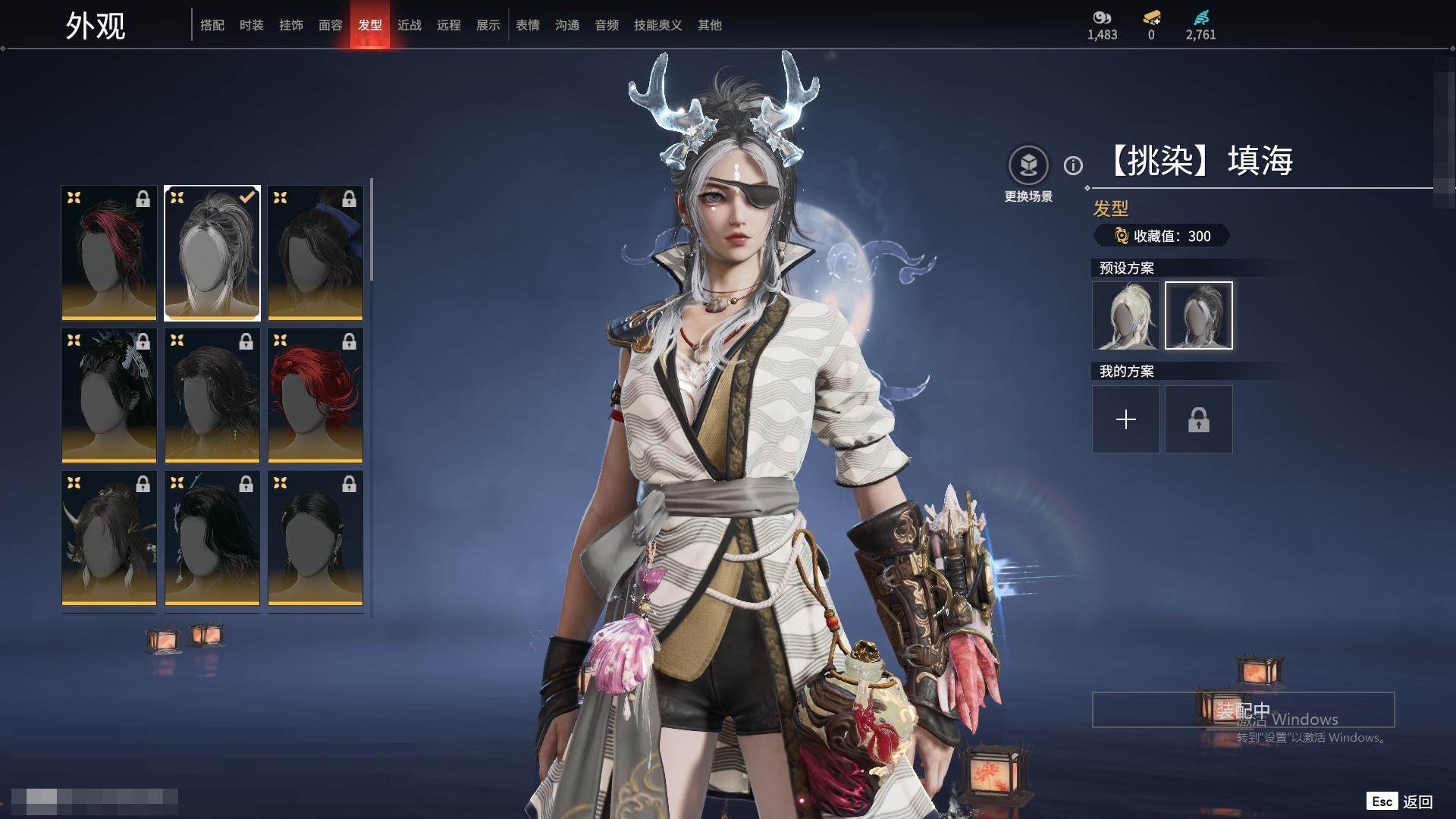
Task: Switch to the 远程 ranged tab
Action: tap(449, 25)
